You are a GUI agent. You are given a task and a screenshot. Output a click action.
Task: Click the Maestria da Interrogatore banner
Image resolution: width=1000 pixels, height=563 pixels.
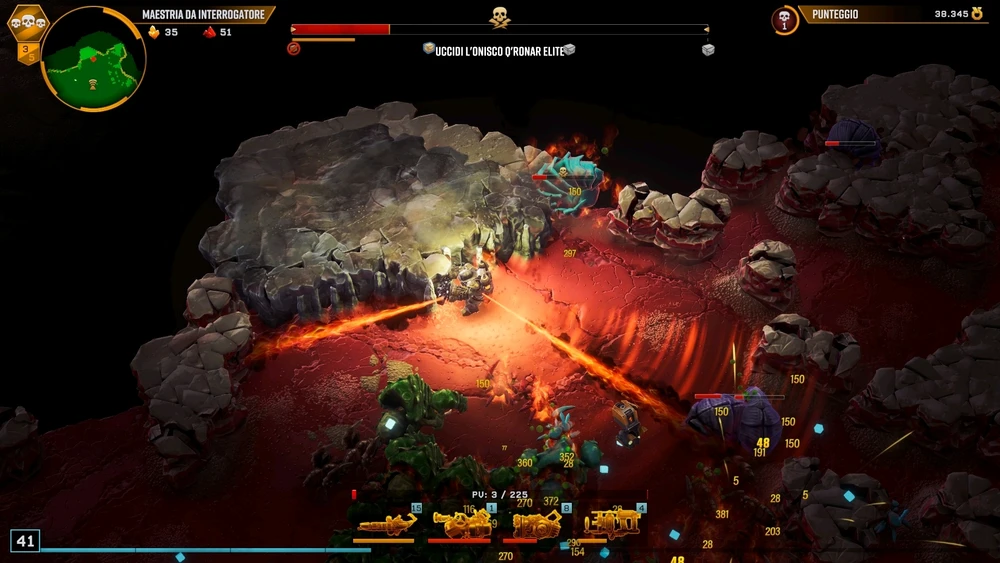point(207,15)
